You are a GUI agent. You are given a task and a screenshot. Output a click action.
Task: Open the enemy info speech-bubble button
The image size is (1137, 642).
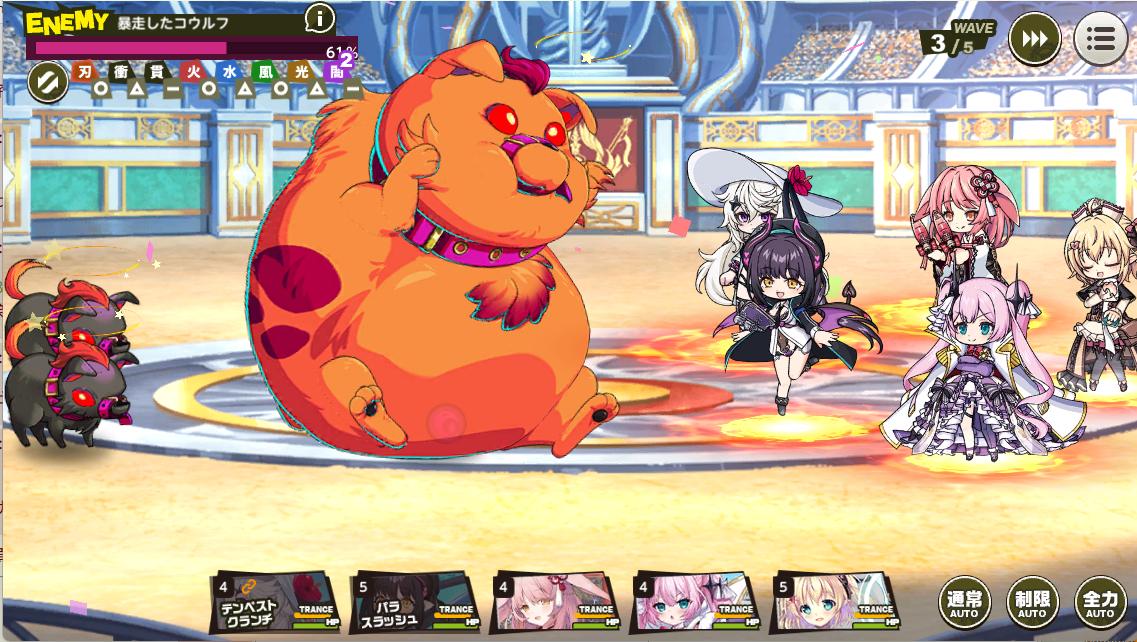pyautogui.click(x=319, y=18)
